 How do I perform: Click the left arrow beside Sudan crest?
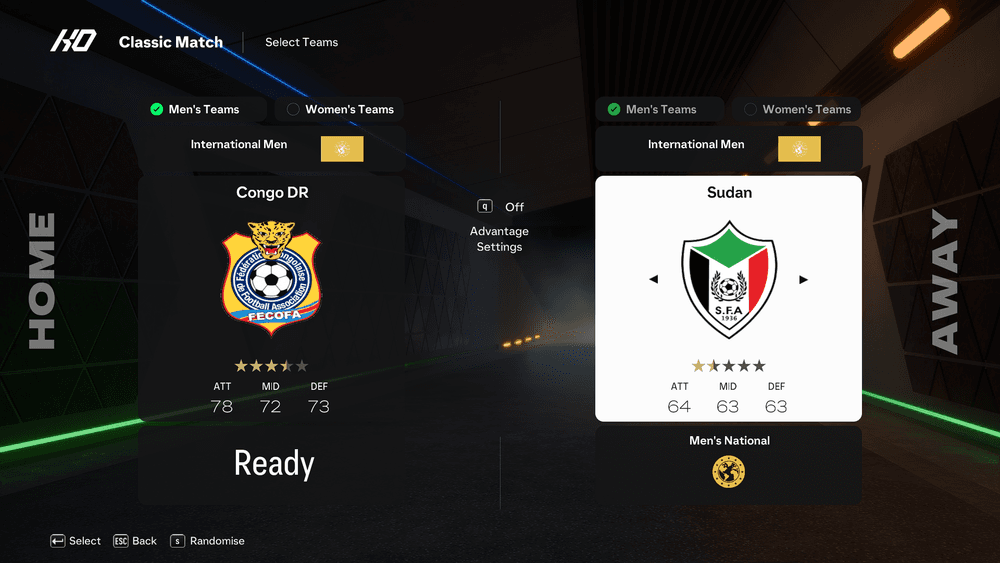(x=654, y=280)
